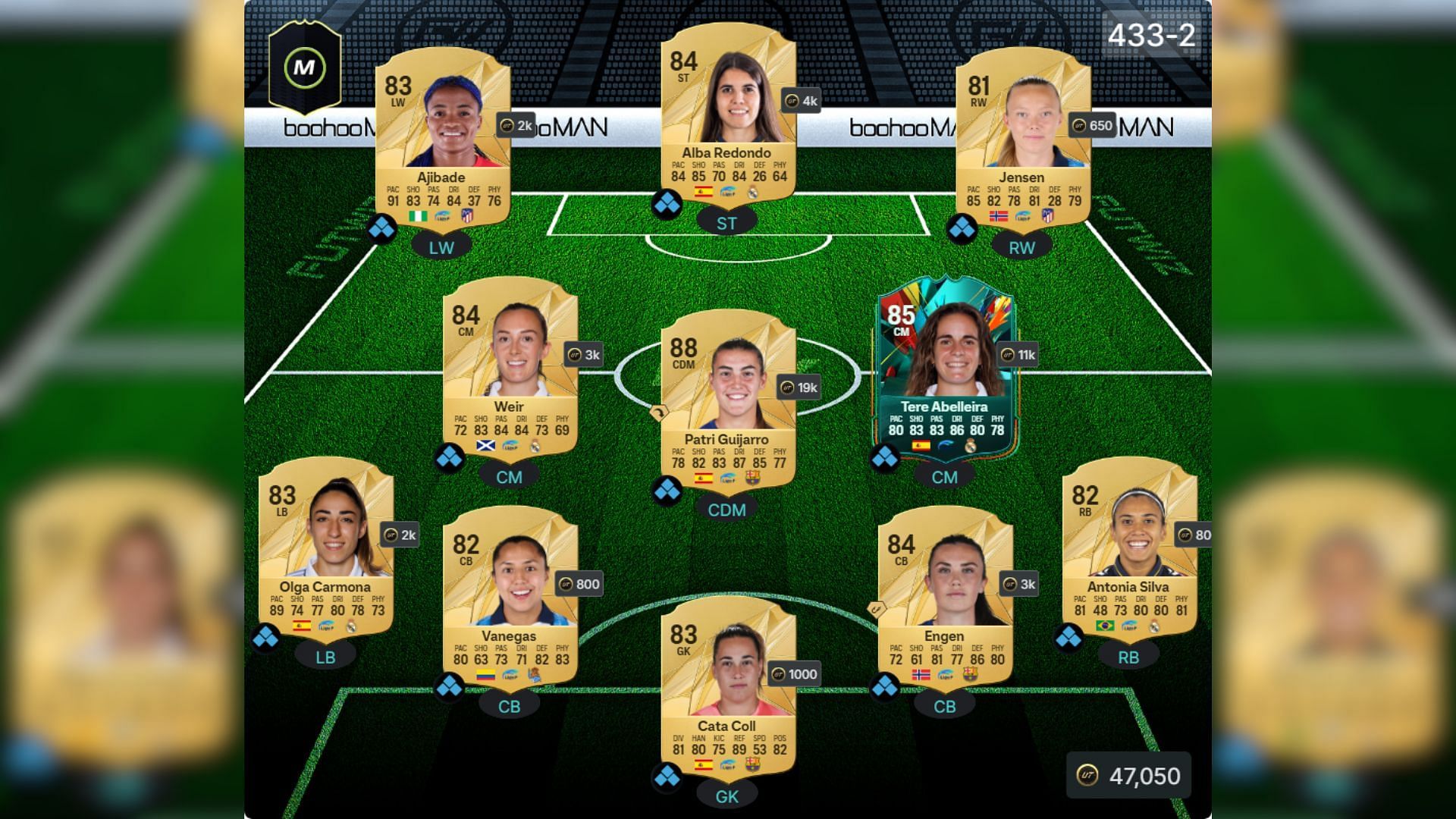Click the manager badge with M logo
Viewport: 1456px width, 819px height.
click(x=305, y=68)
